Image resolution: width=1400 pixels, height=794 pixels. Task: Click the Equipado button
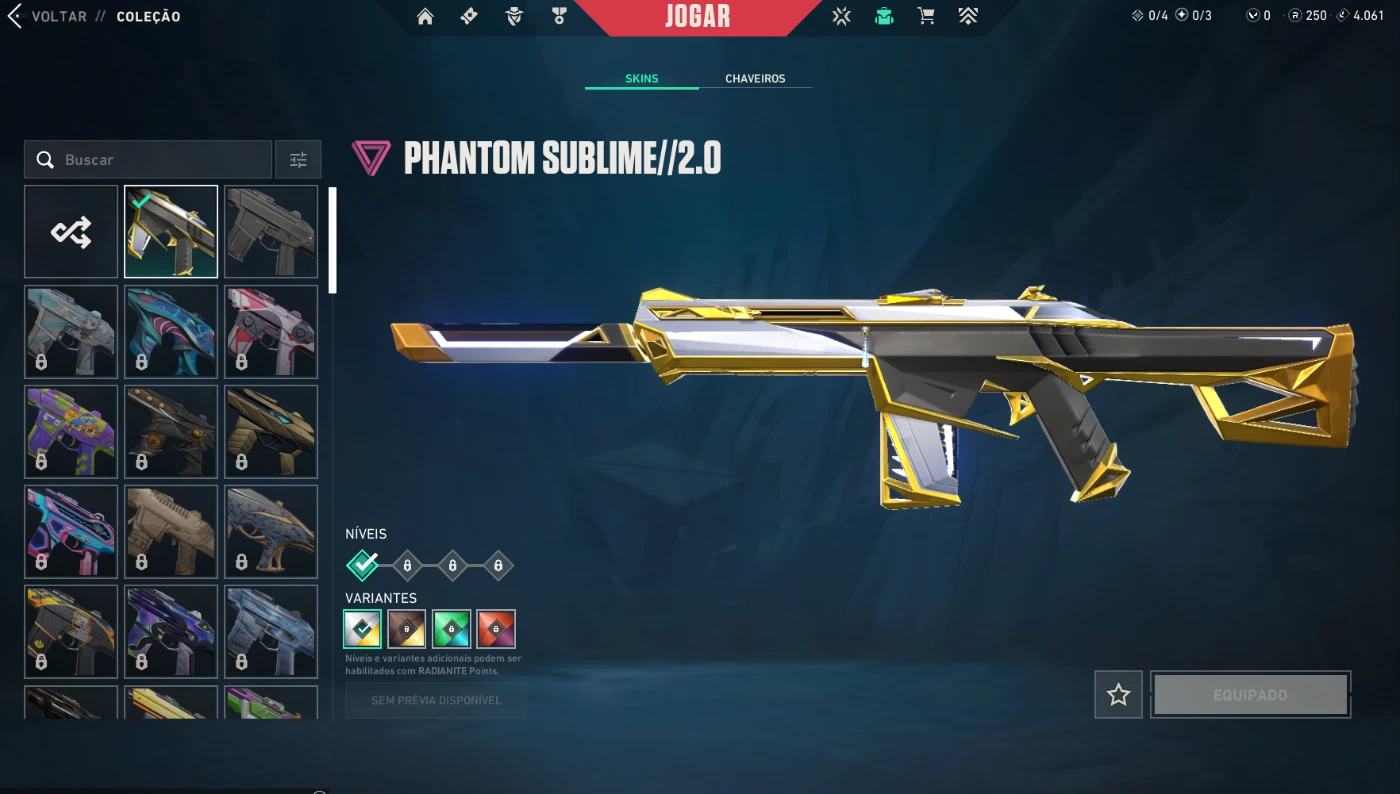1250,695
